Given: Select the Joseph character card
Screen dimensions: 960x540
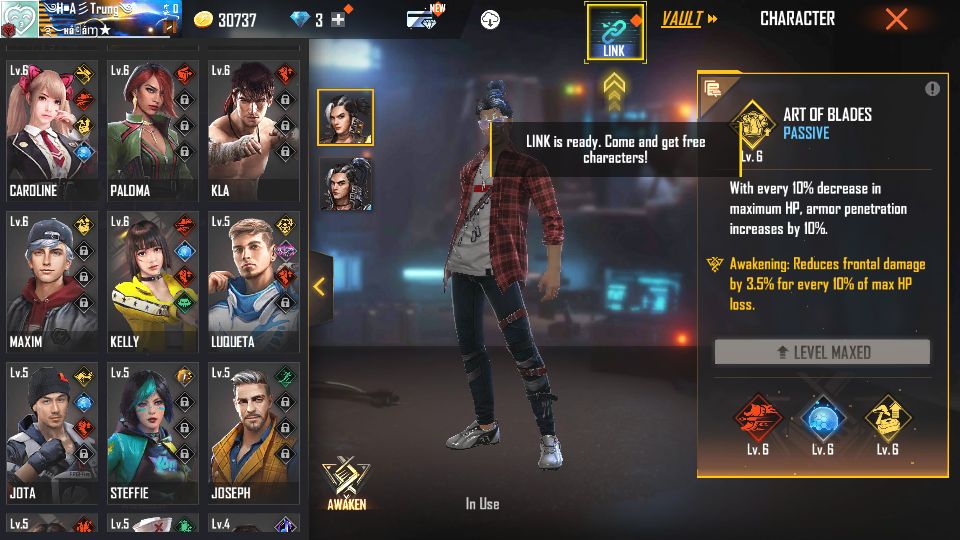Looking at the screenshot, I should [x=252, y=432].
